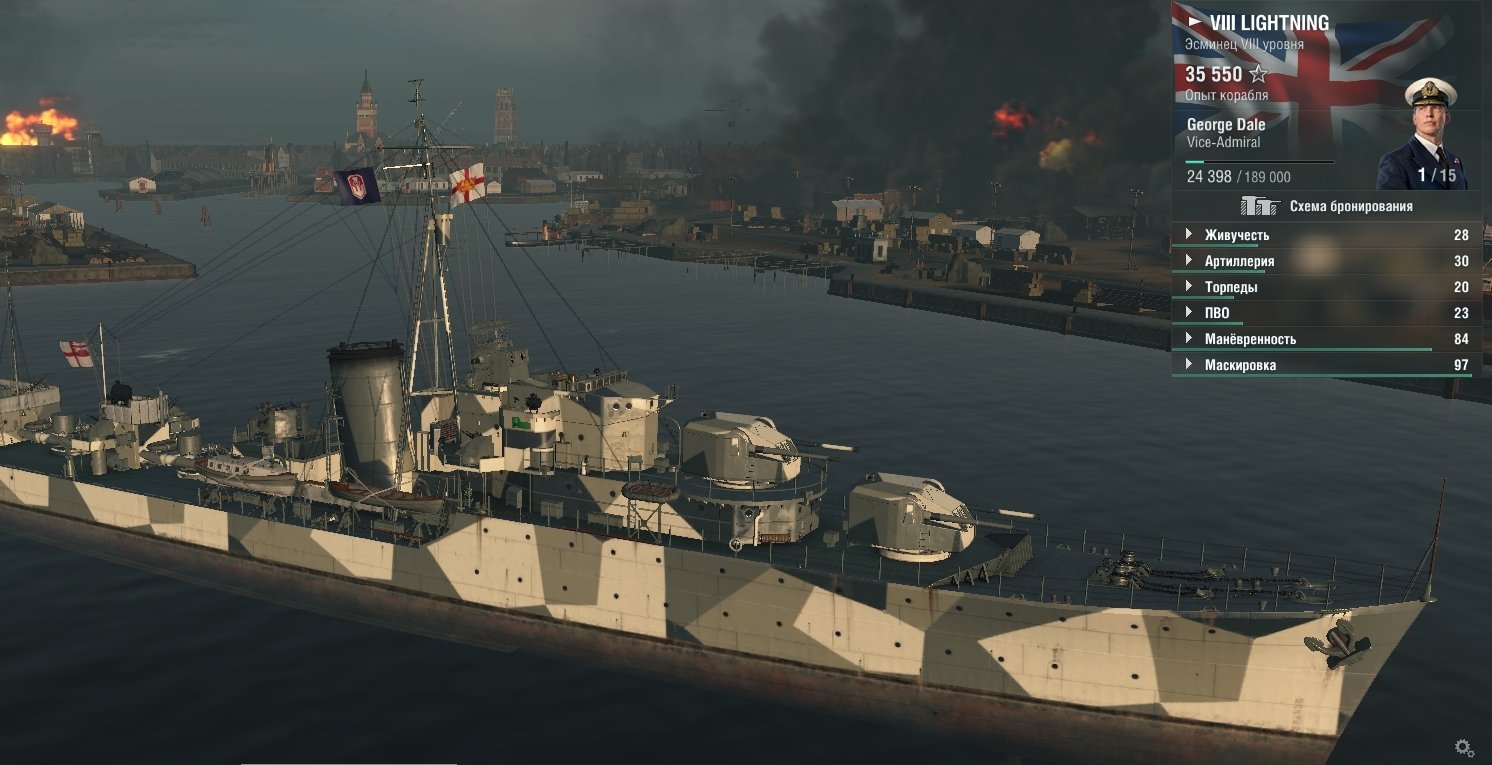
Task: Expand the Манёвренность section
Action: [x=1250, y=339]
